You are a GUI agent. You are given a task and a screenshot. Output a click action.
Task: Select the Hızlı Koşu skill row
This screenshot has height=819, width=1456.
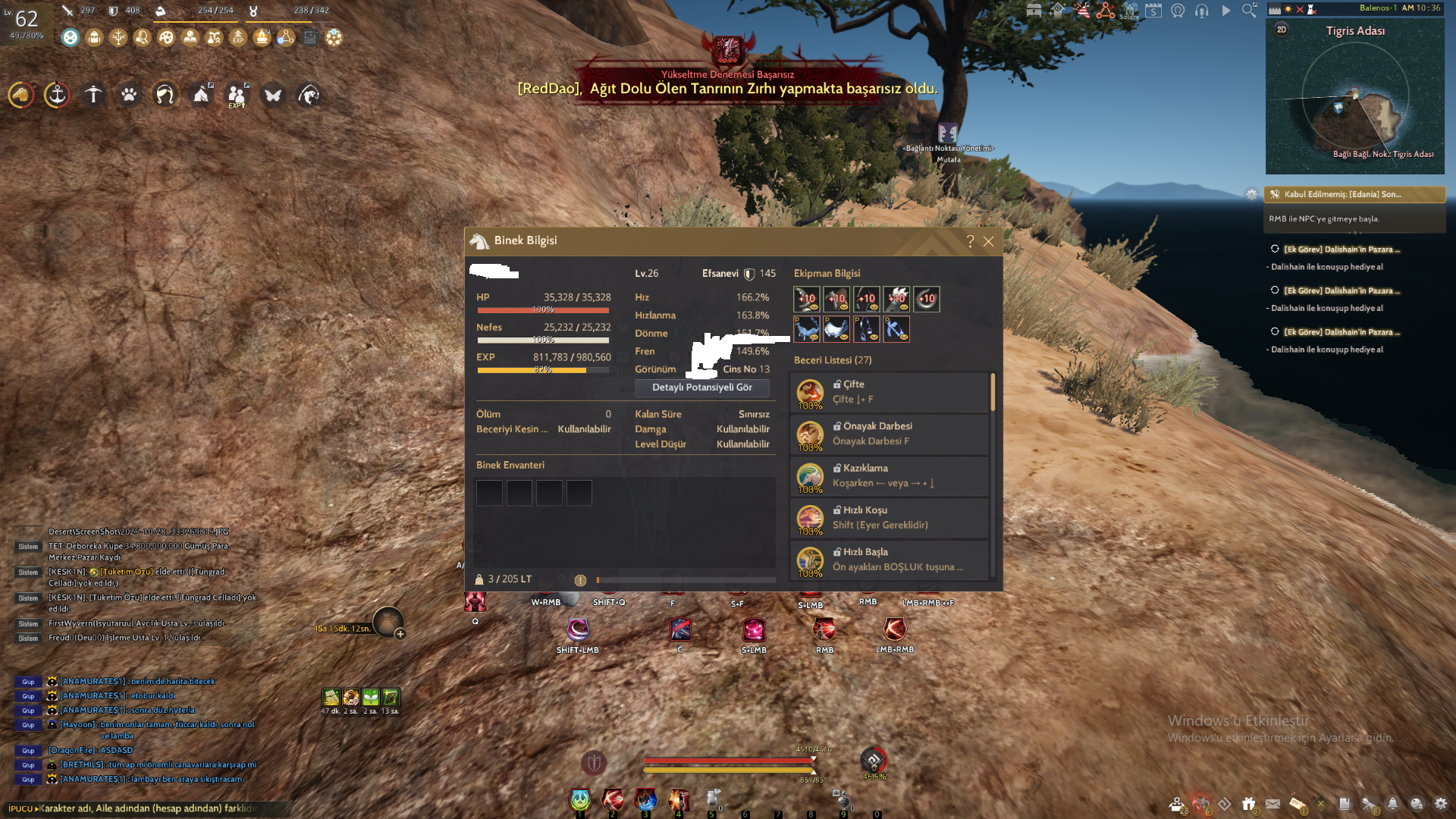[x=889, y=518]
